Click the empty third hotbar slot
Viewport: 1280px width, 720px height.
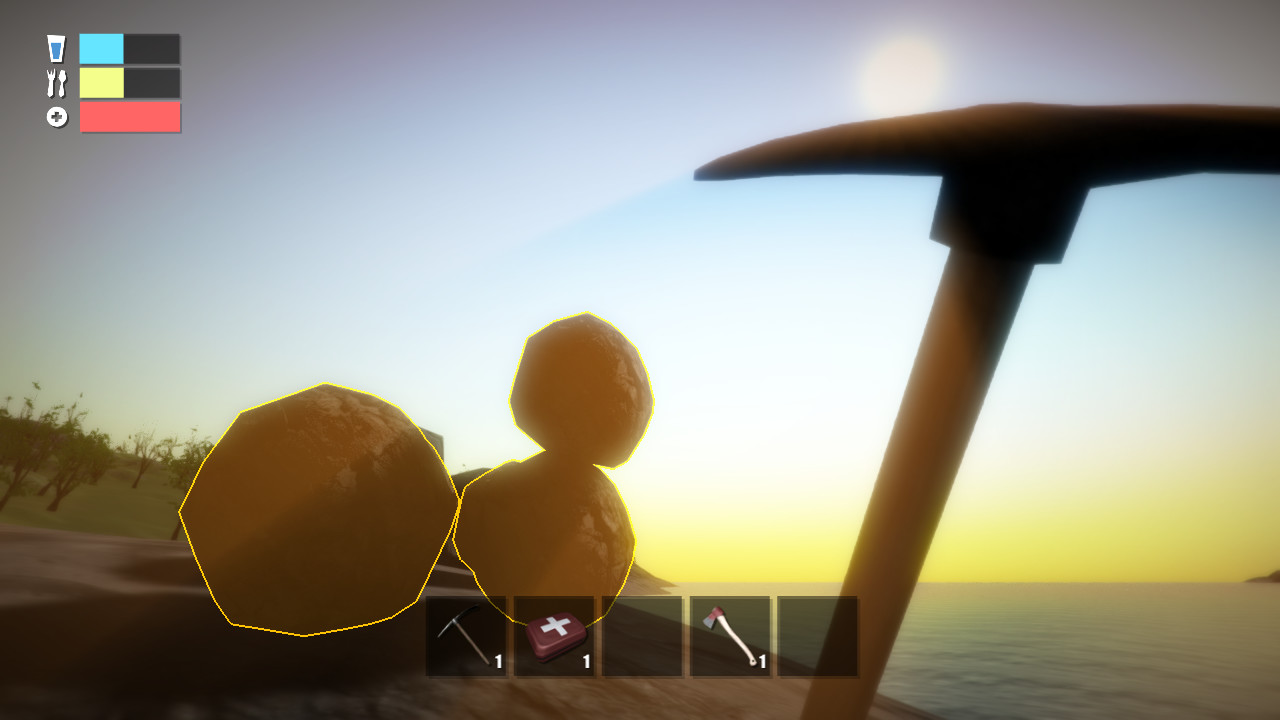click(641, 635)
